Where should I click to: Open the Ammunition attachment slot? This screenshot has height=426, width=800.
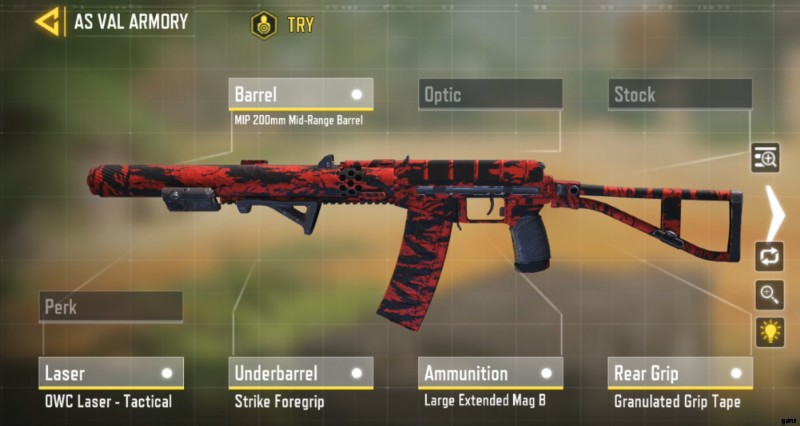click(x=490, y=373)
